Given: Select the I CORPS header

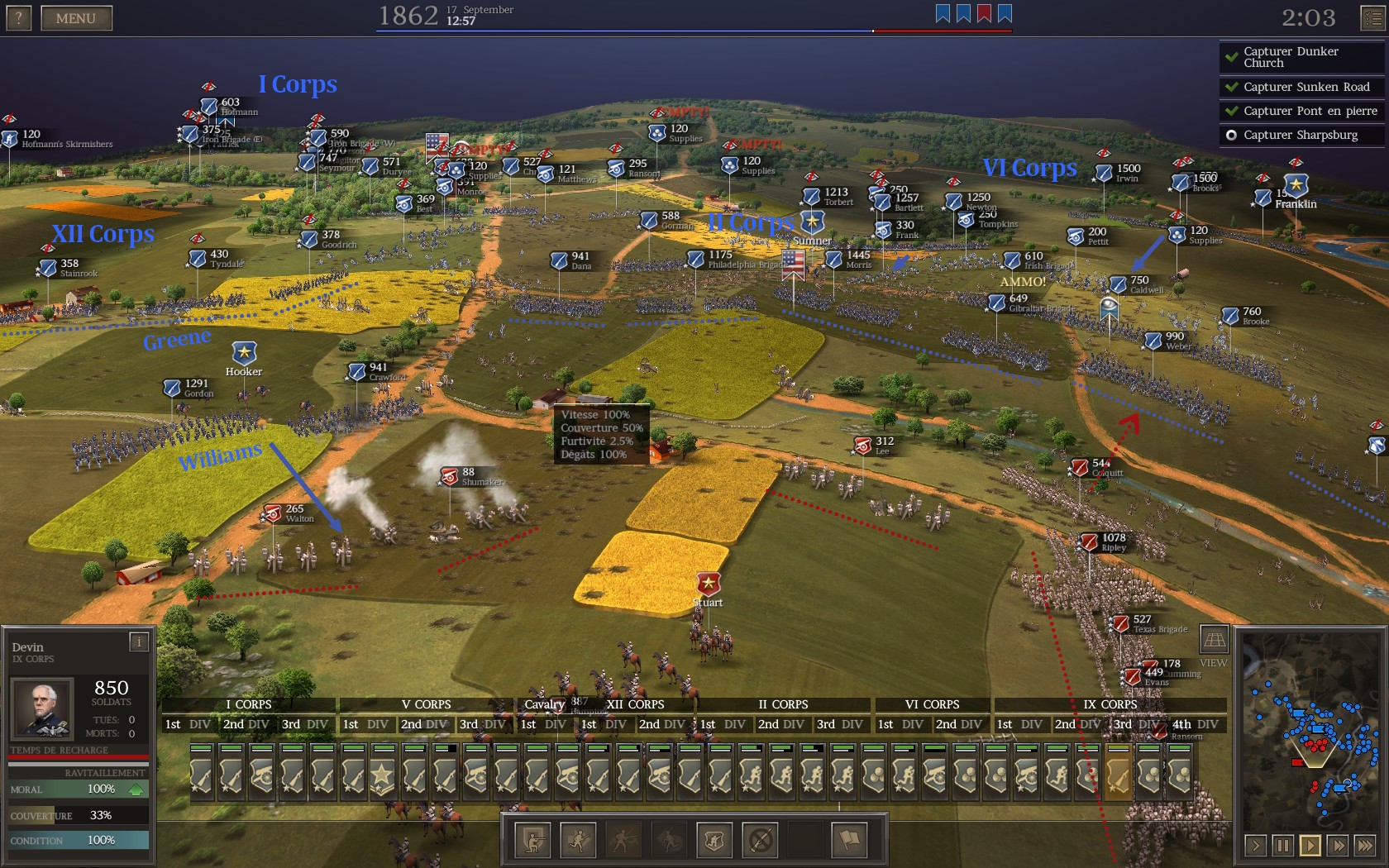Looking at the screenshot, I should [249, 704].
